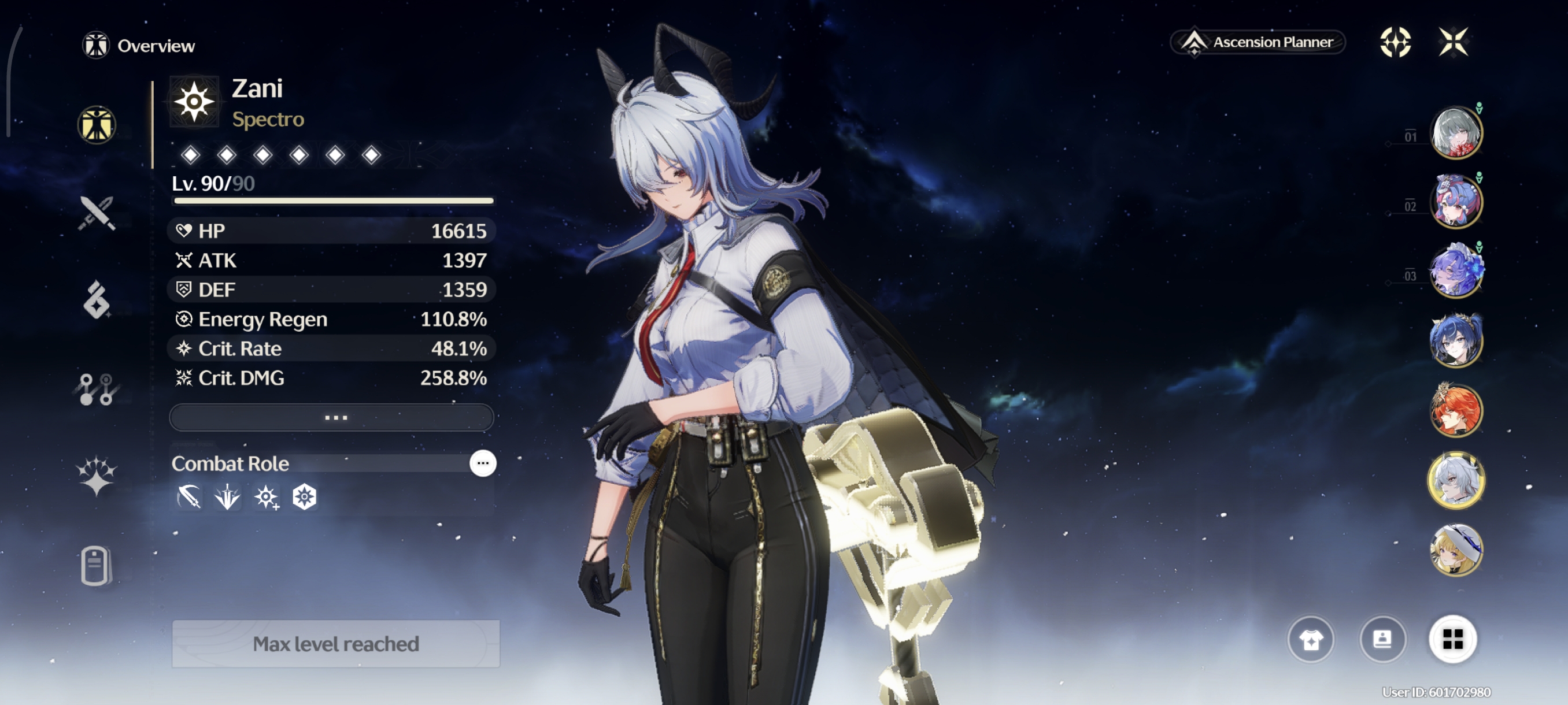Switch to the orange-haired character portrait
Viewport: 1568px width, 705px height.
pyautogui.click(x=1456, y=411)
